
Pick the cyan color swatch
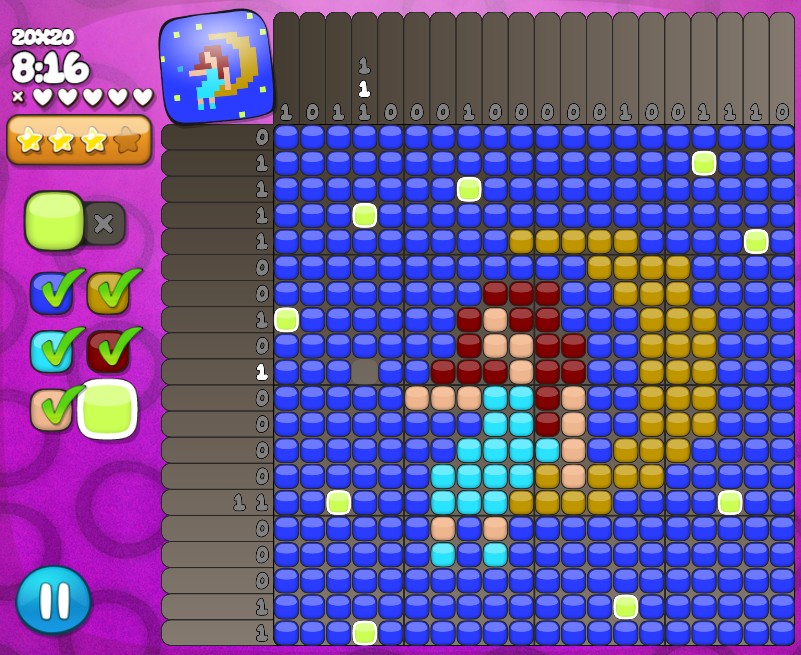tap(50, 349)
